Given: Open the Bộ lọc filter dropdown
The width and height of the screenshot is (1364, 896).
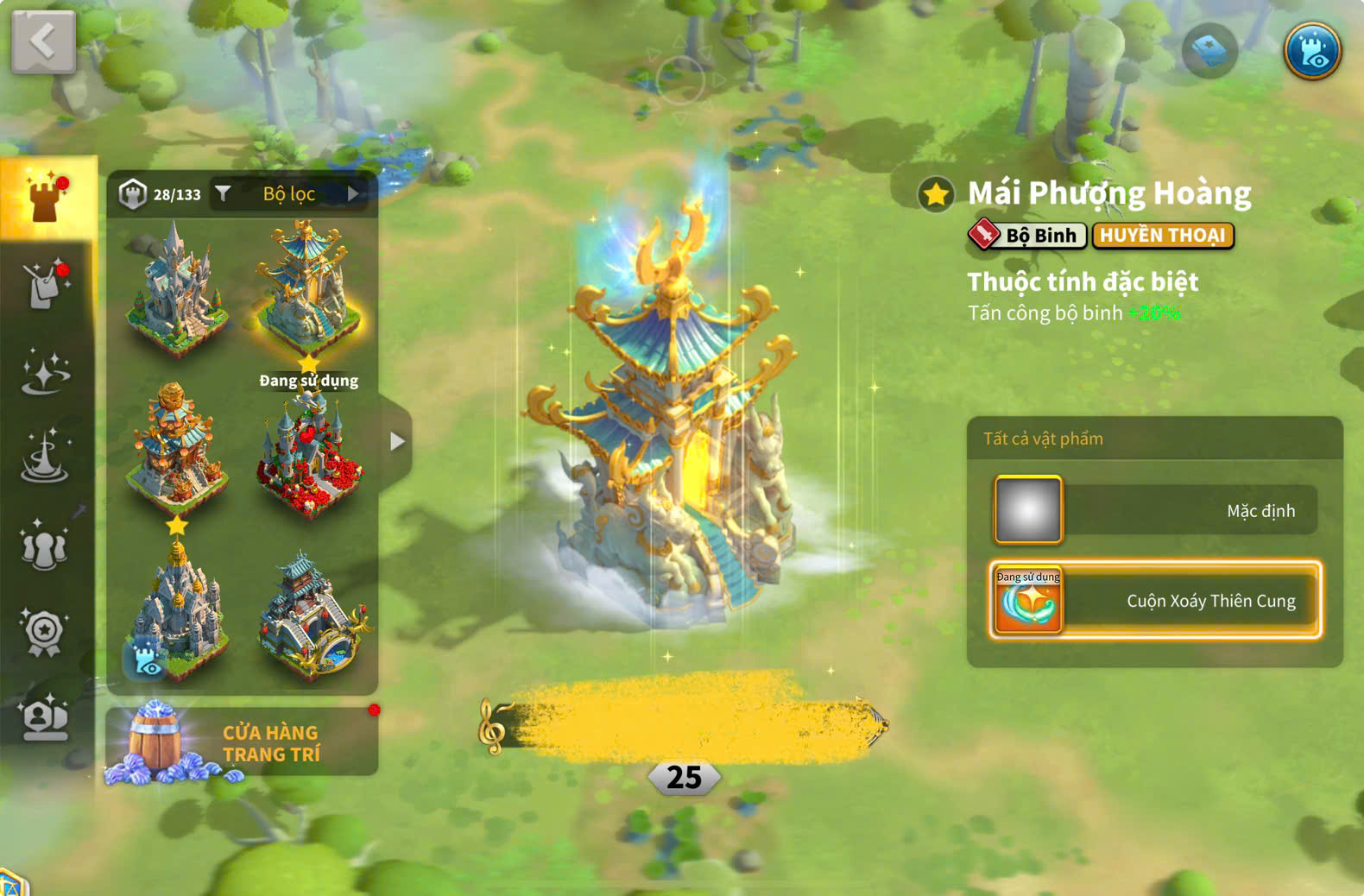Looking at the screenshot, I should (x=289, y=194).
